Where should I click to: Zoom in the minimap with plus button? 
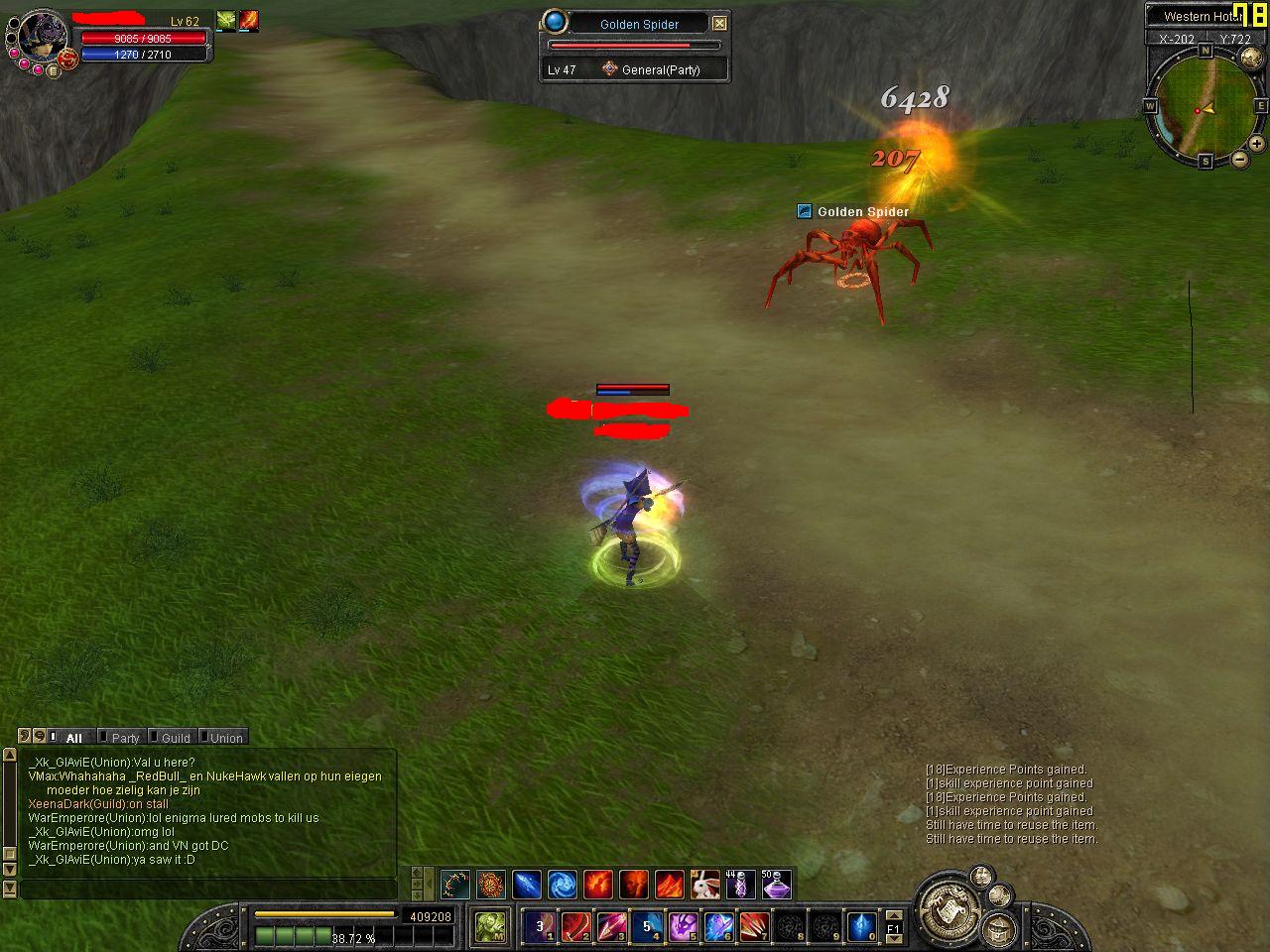pyautogui.click(x=1256, y=145)
